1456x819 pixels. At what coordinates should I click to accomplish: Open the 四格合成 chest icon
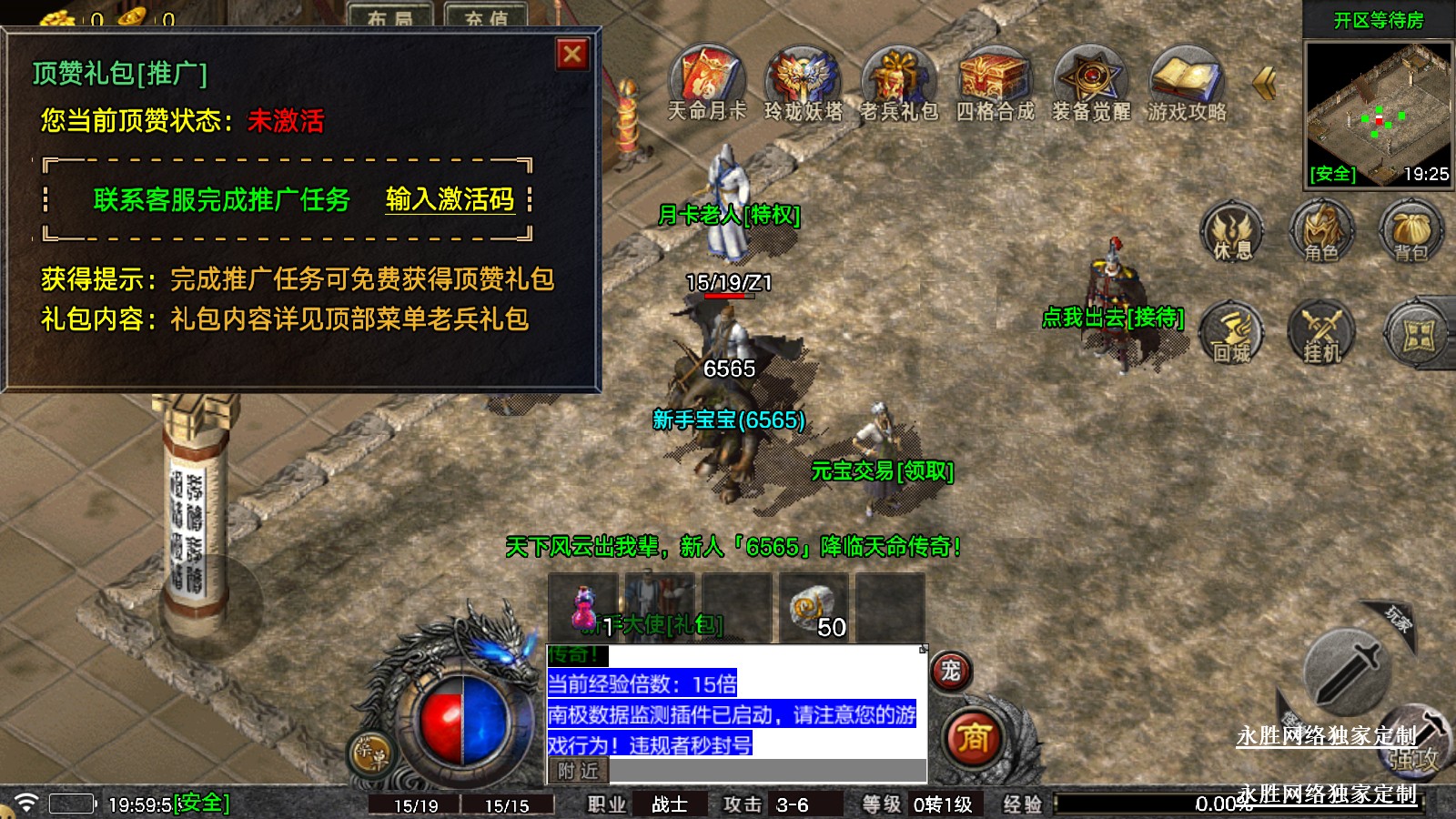point(995,79)
